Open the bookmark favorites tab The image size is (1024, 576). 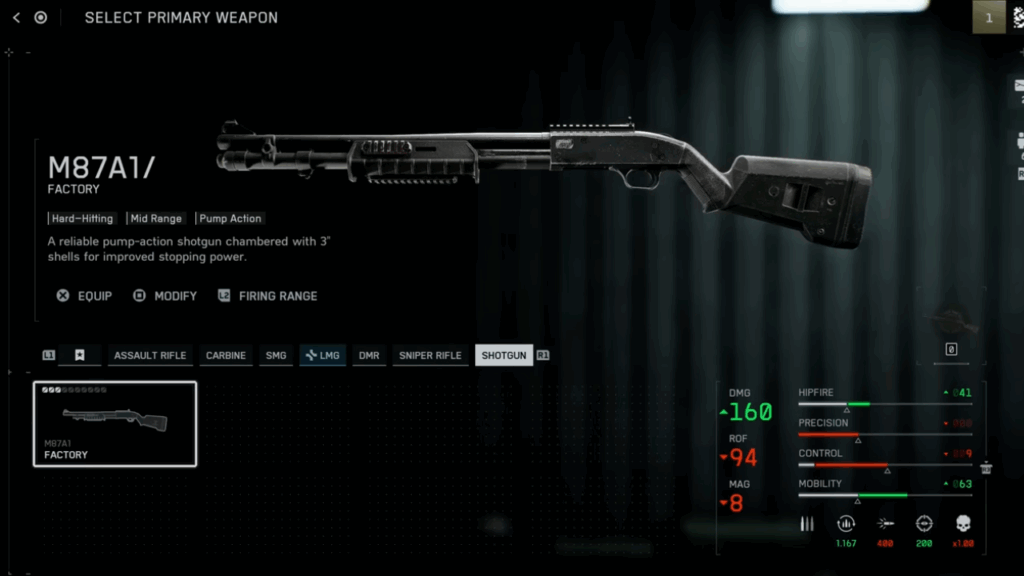79,355
